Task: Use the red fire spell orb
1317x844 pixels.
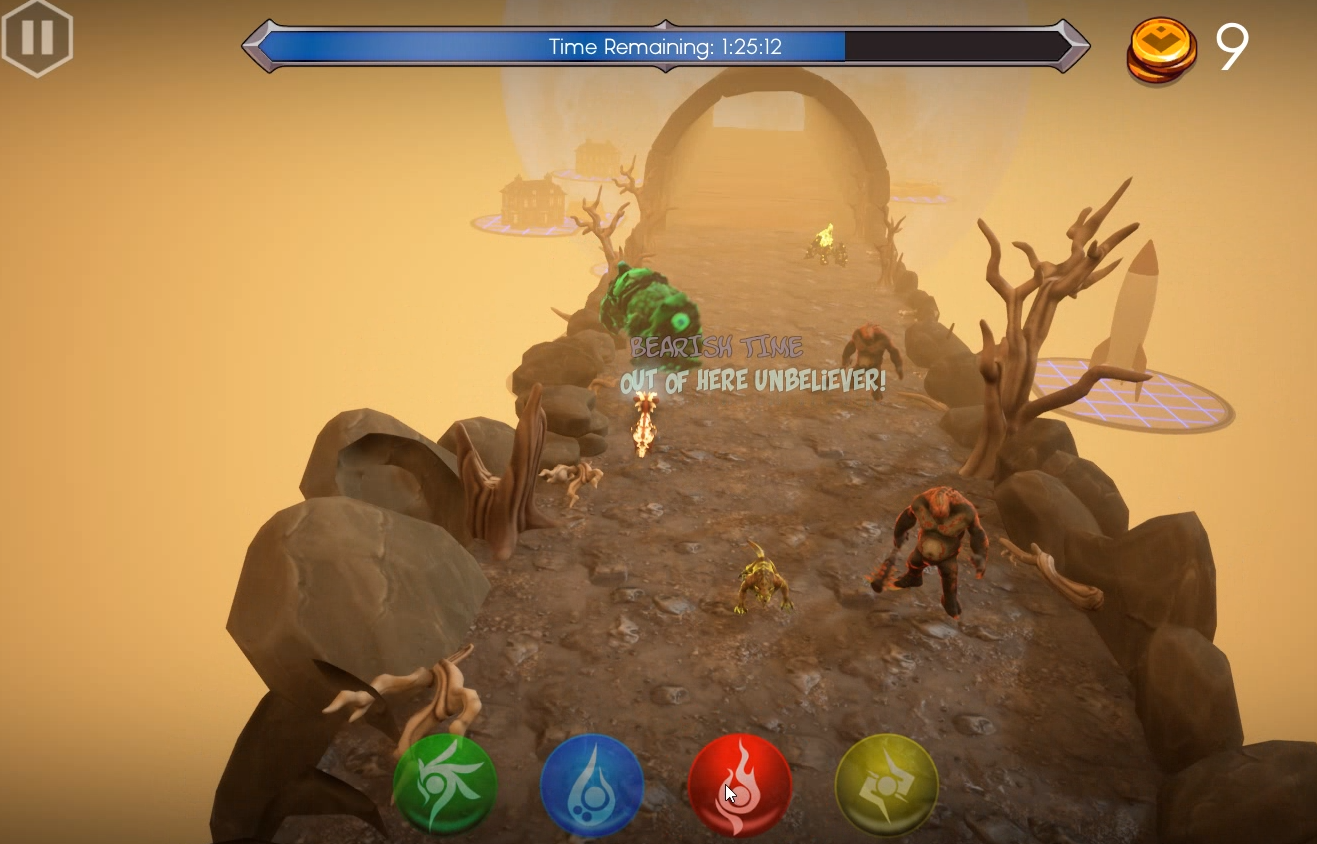Action: pyautogui.click(x=740, y=785)
